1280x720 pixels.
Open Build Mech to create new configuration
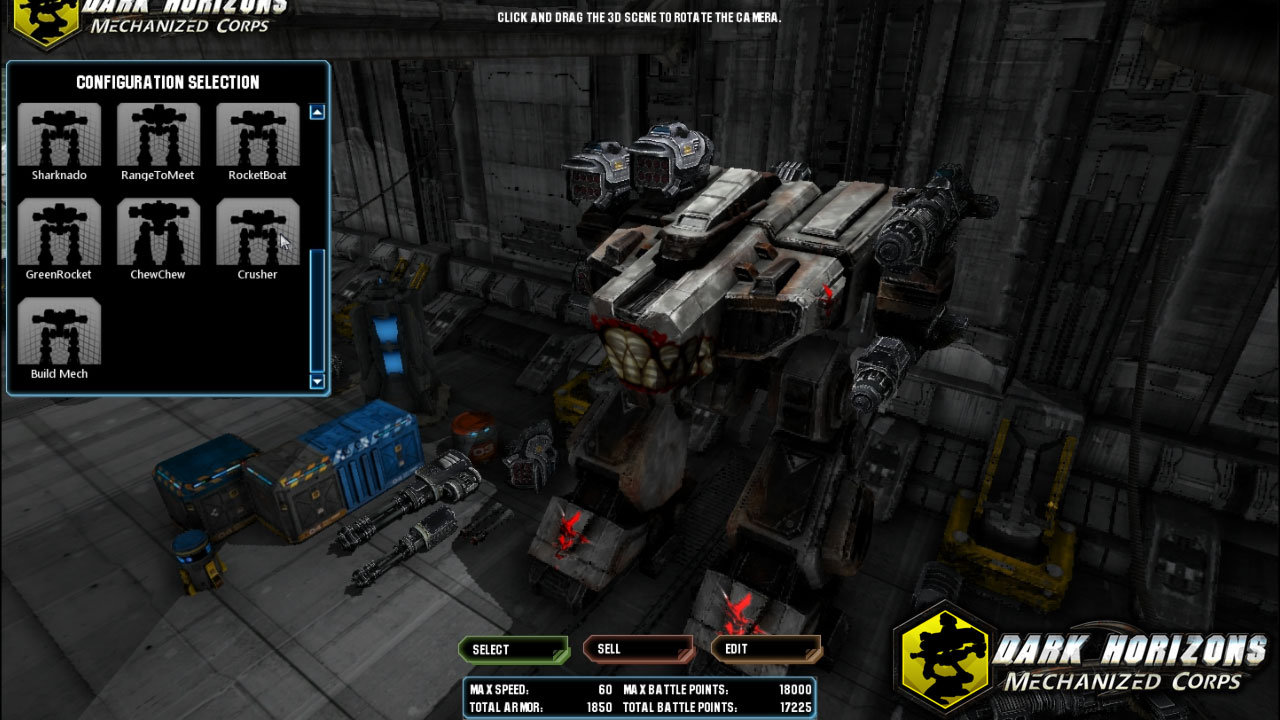point(59,339)
